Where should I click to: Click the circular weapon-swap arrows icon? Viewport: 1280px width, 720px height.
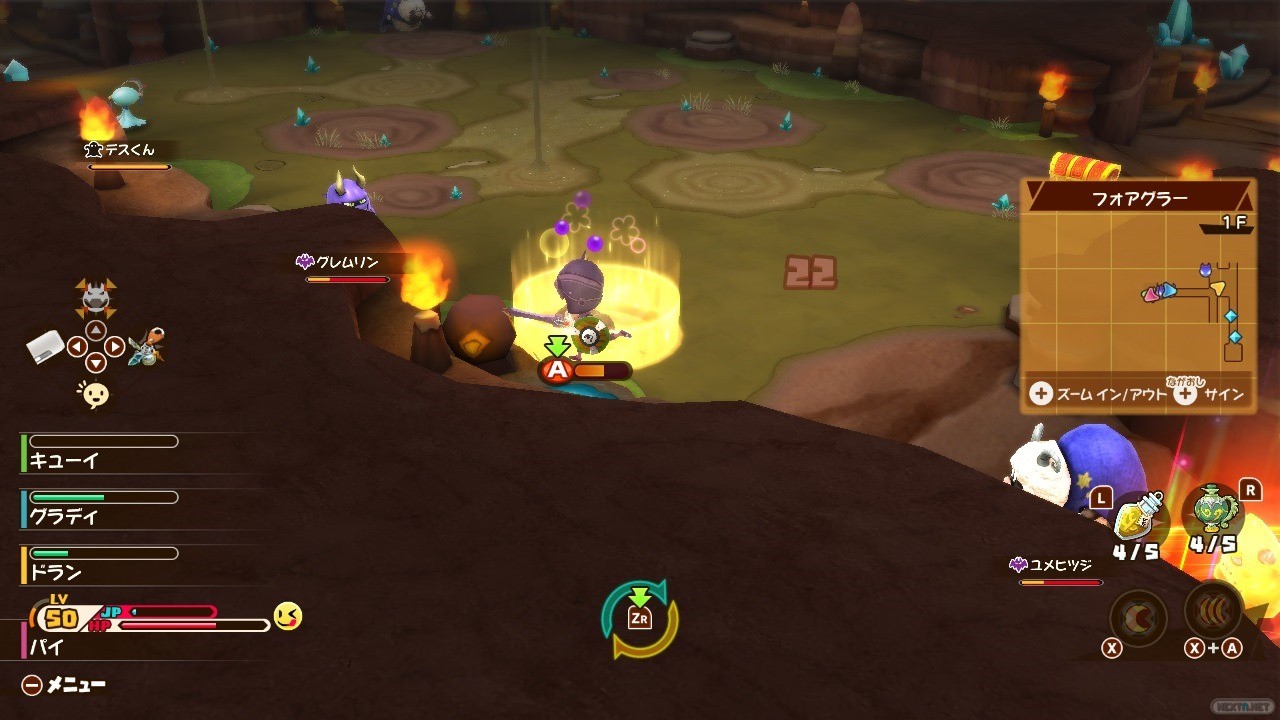coord(640,619)
